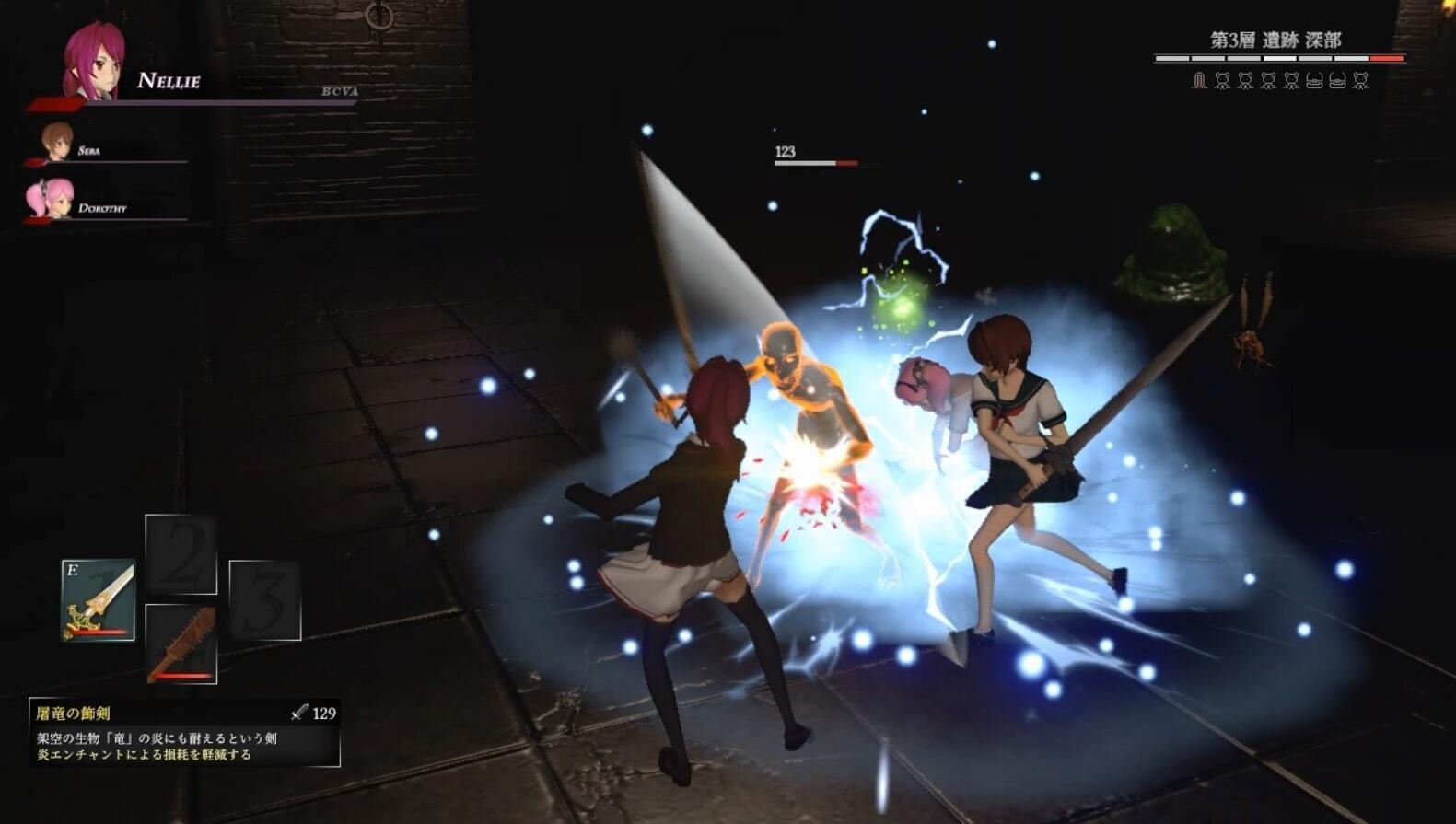
Task: Click the sword attack icon in the item tooltip
Action: (299, 714)
